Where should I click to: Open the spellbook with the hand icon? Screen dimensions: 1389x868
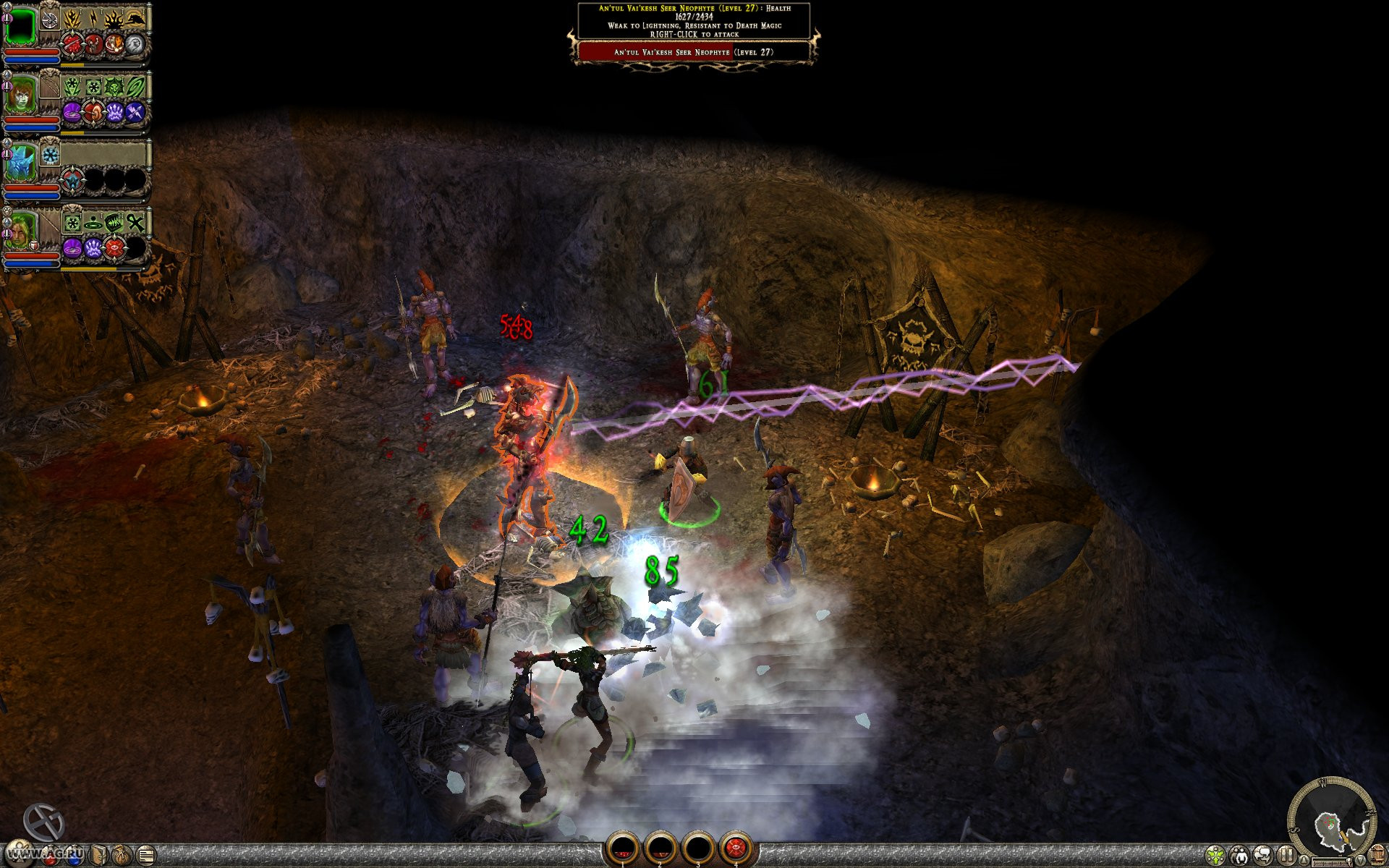tap(122, 854)
